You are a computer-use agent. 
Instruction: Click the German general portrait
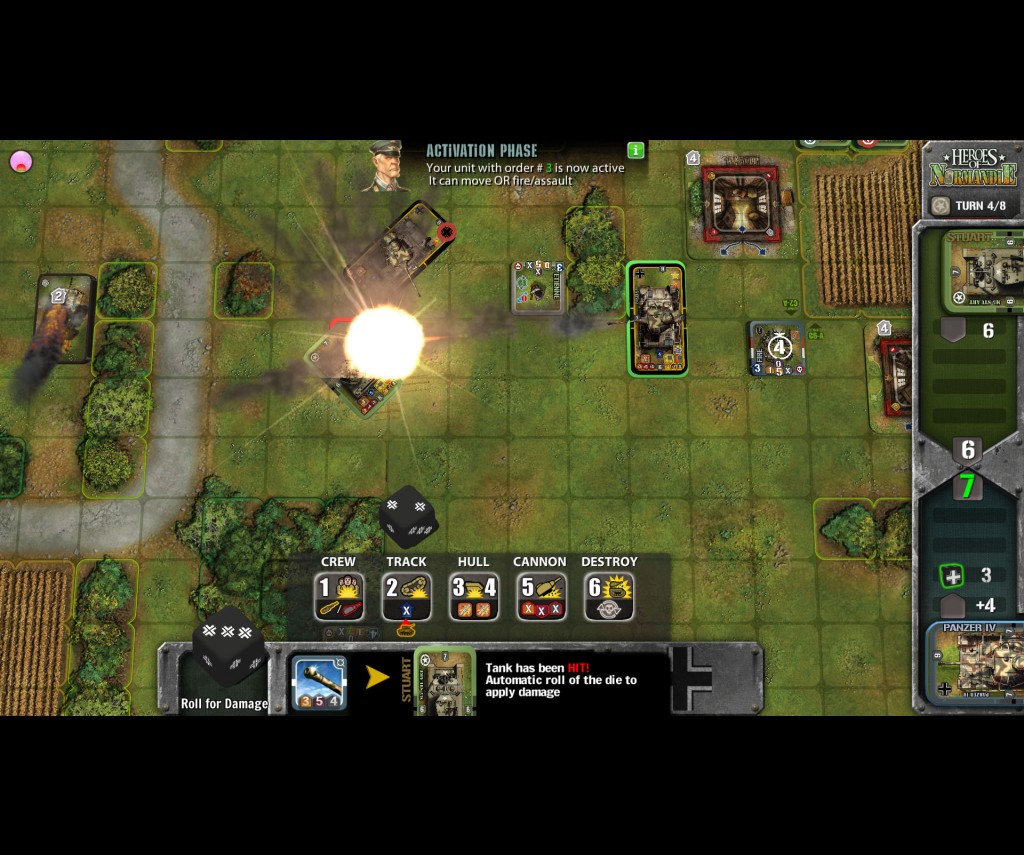389,167
